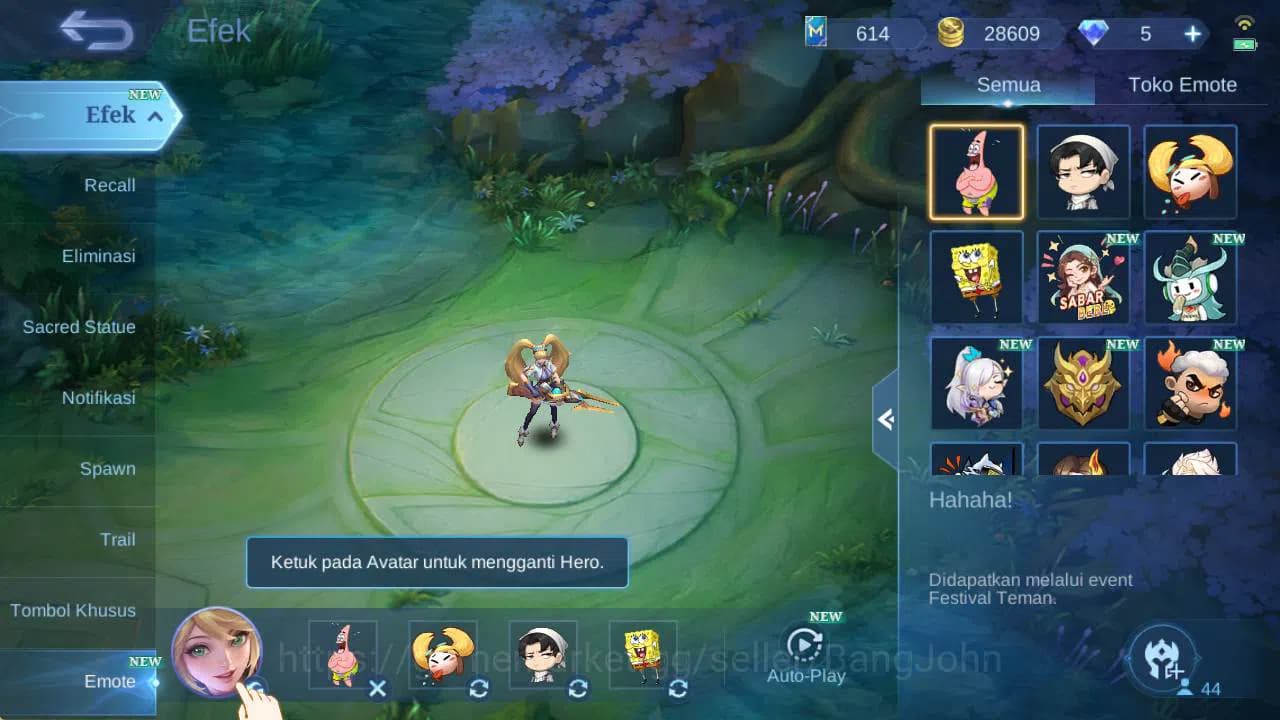Toggle cycle on the horned emote slot
The width and height of the screenshot is (1280, 720).
tap(478, 689)
